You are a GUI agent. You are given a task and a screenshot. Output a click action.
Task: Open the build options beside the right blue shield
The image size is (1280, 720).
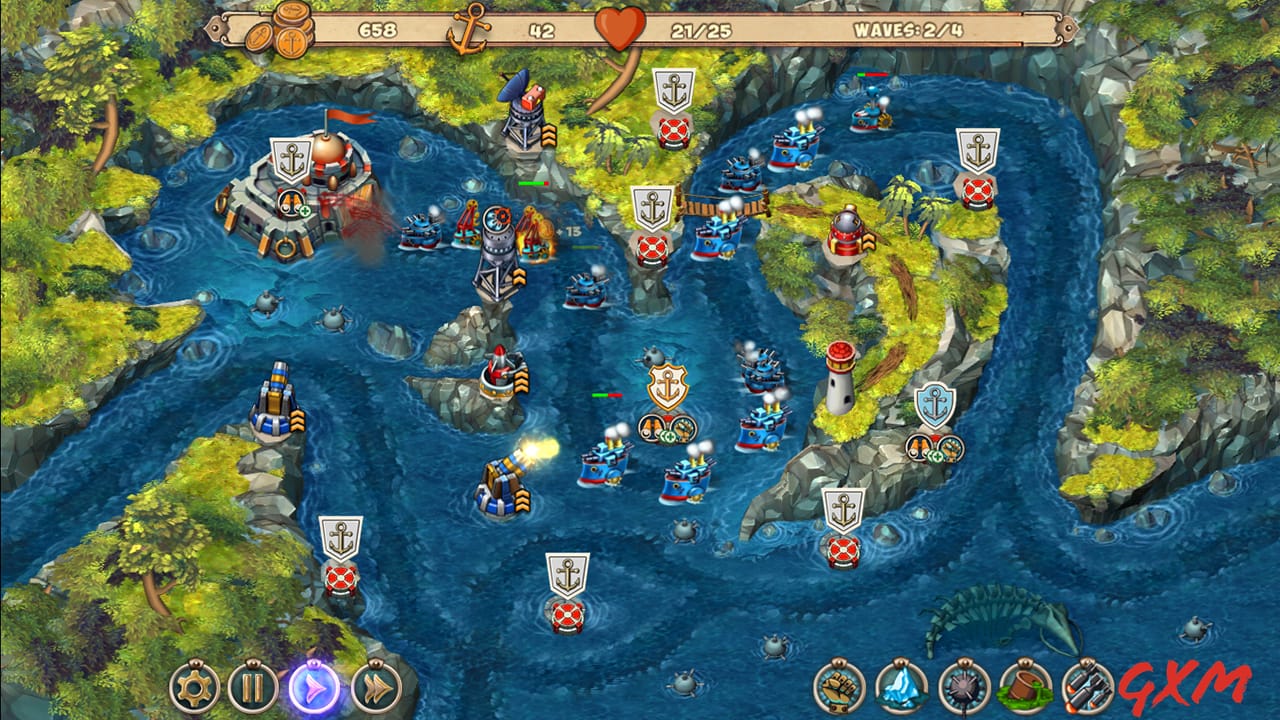(935, 450)
